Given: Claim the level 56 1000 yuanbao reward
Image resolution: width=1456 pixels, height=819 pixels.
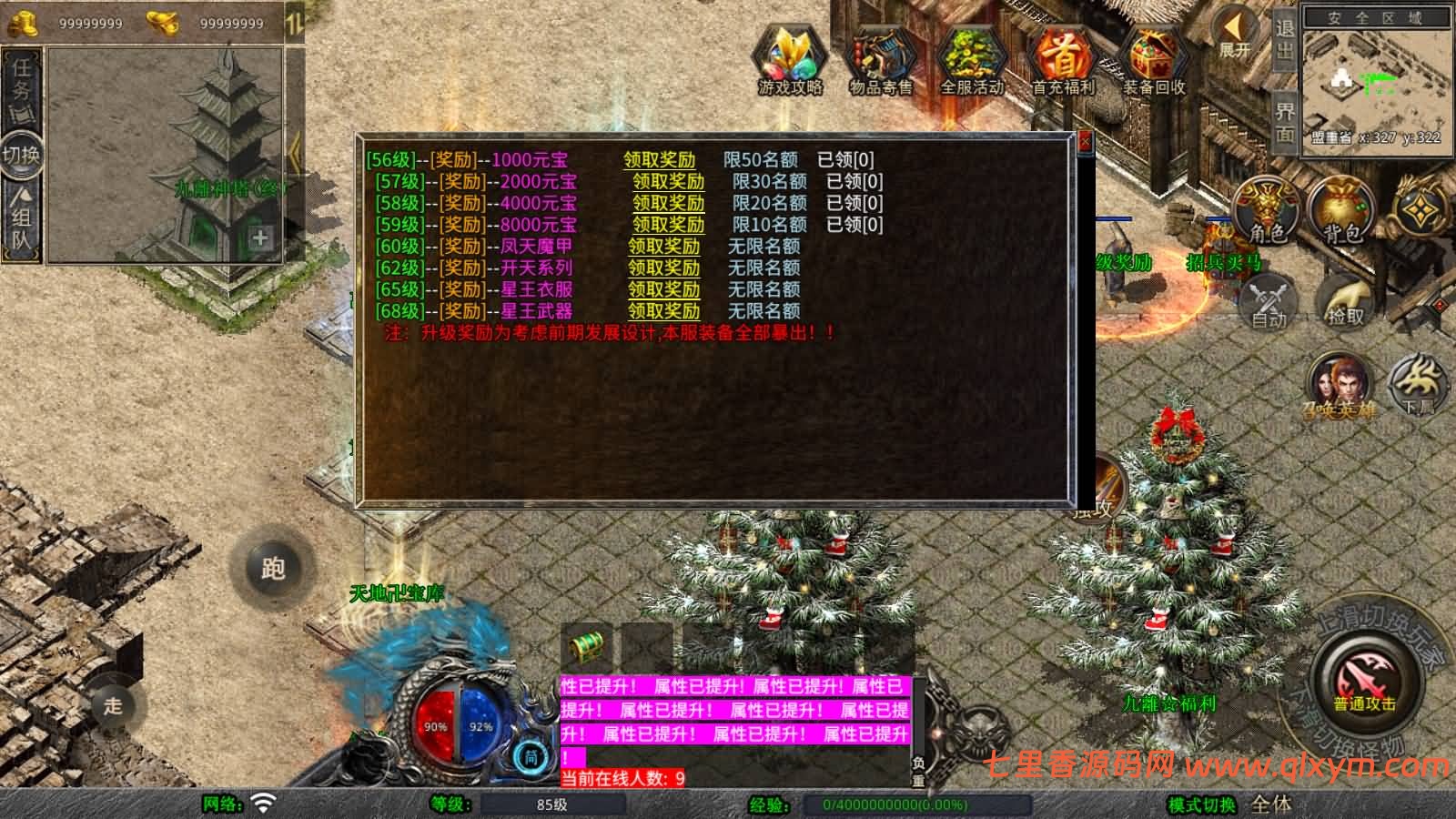Looking at the screenshot, I should (x=659, y=160).
